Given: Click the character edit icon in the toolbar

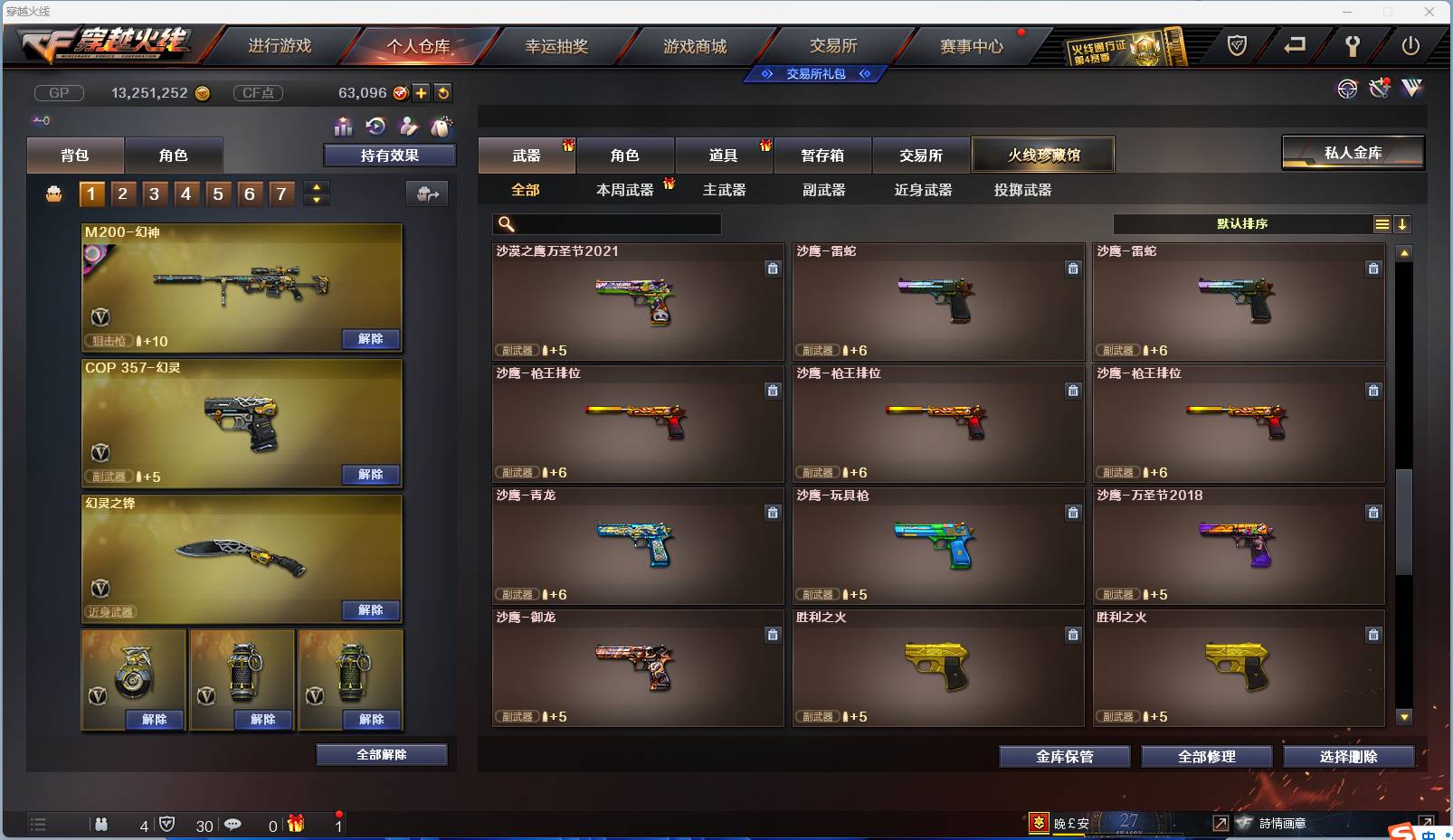Looking at the screenshot, I should [408, 127].
